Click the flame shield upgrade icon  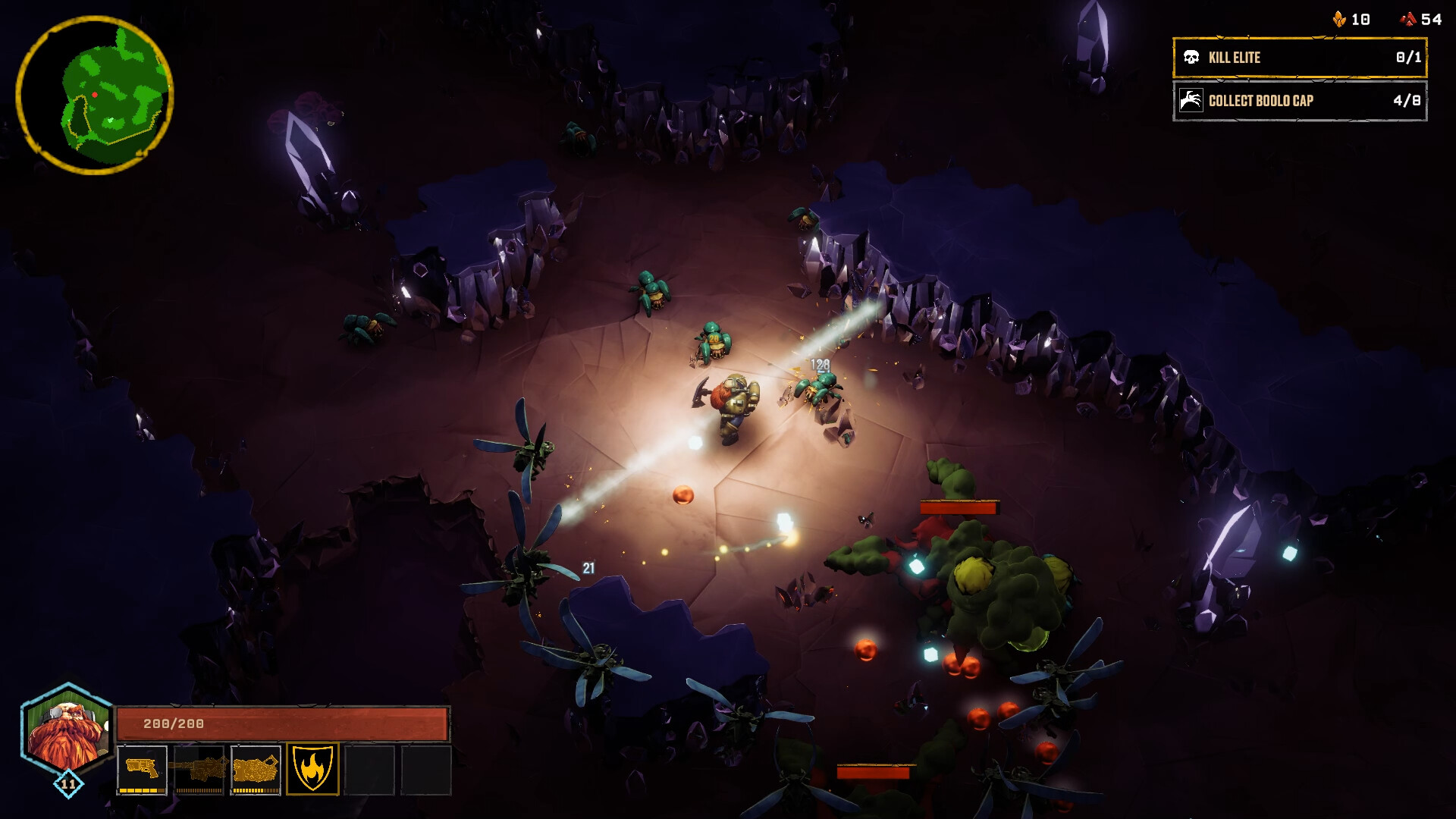coord(310,768)
